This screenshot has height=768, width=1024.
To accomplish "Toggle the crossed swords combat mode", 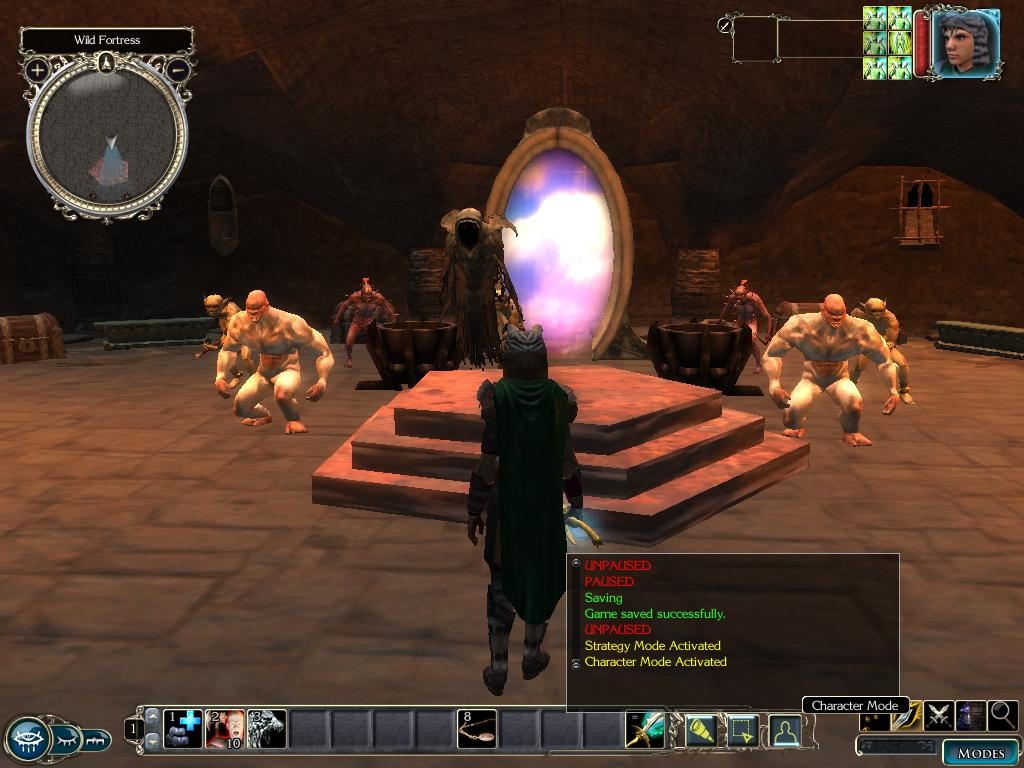I will tap(938, 715).
